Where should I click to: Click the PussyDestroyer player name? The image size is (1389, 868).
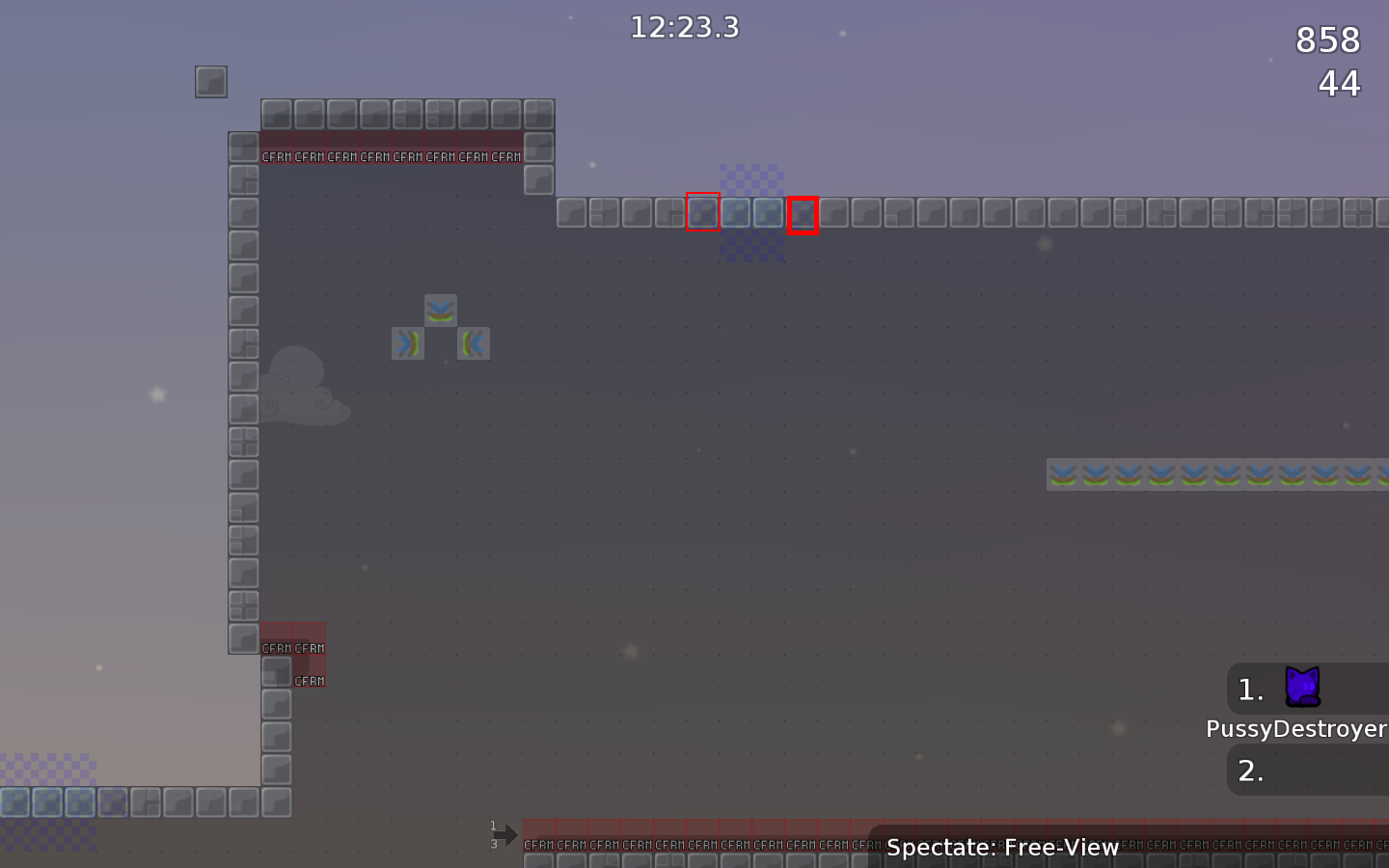(x=1296, y=729)
